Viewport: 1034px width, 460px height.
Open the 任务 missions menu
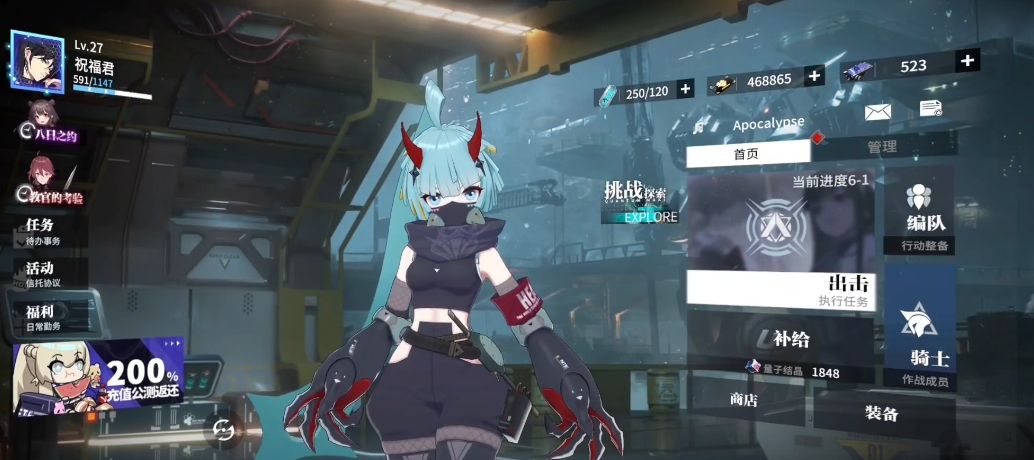pyautogui.click(x=45, y=231)
